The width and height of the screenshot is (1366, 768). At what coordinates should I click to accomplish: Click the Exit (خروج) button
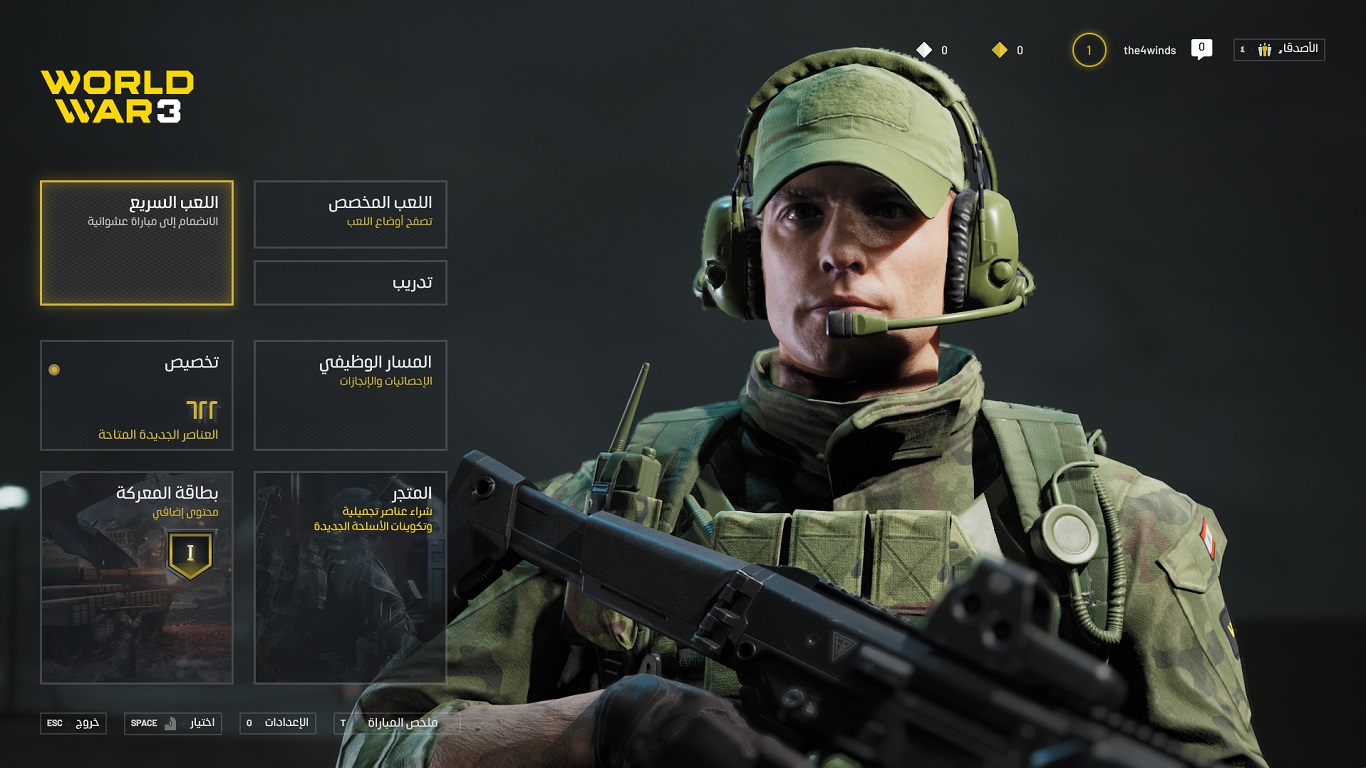coord(73,723)
